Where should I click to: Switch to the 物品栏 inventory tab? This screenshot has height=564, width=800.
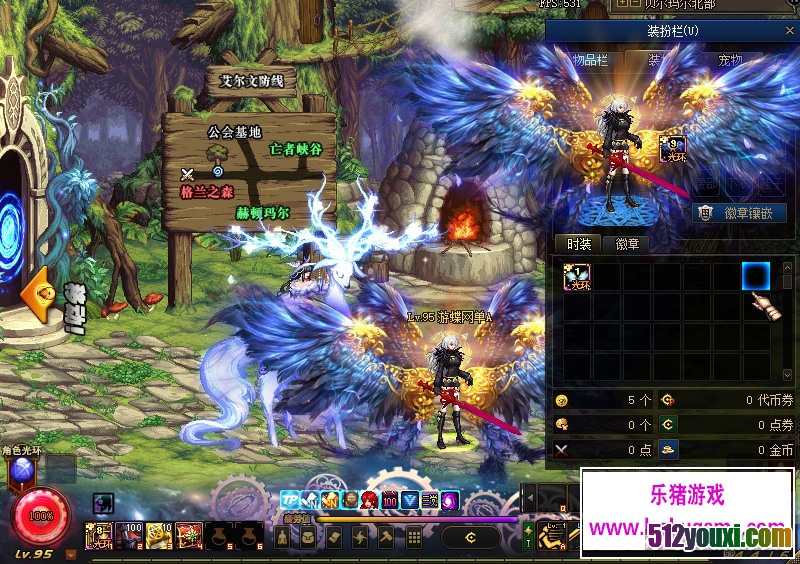pyautogui.click(x=589, y=60)
